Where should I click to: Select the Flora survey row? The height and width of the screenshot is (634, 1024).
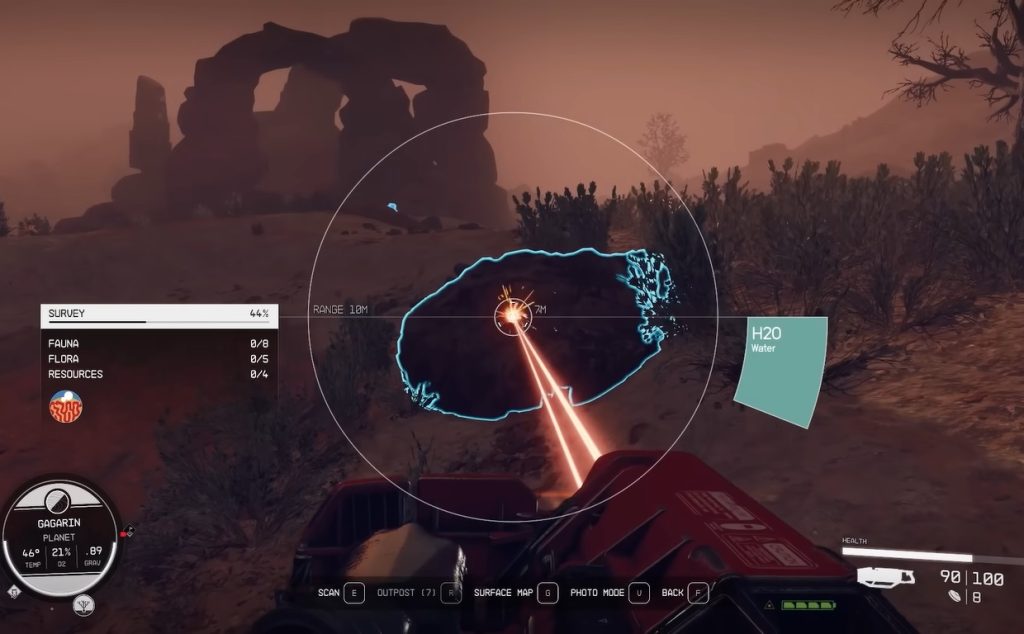click(x=158, y=359)
